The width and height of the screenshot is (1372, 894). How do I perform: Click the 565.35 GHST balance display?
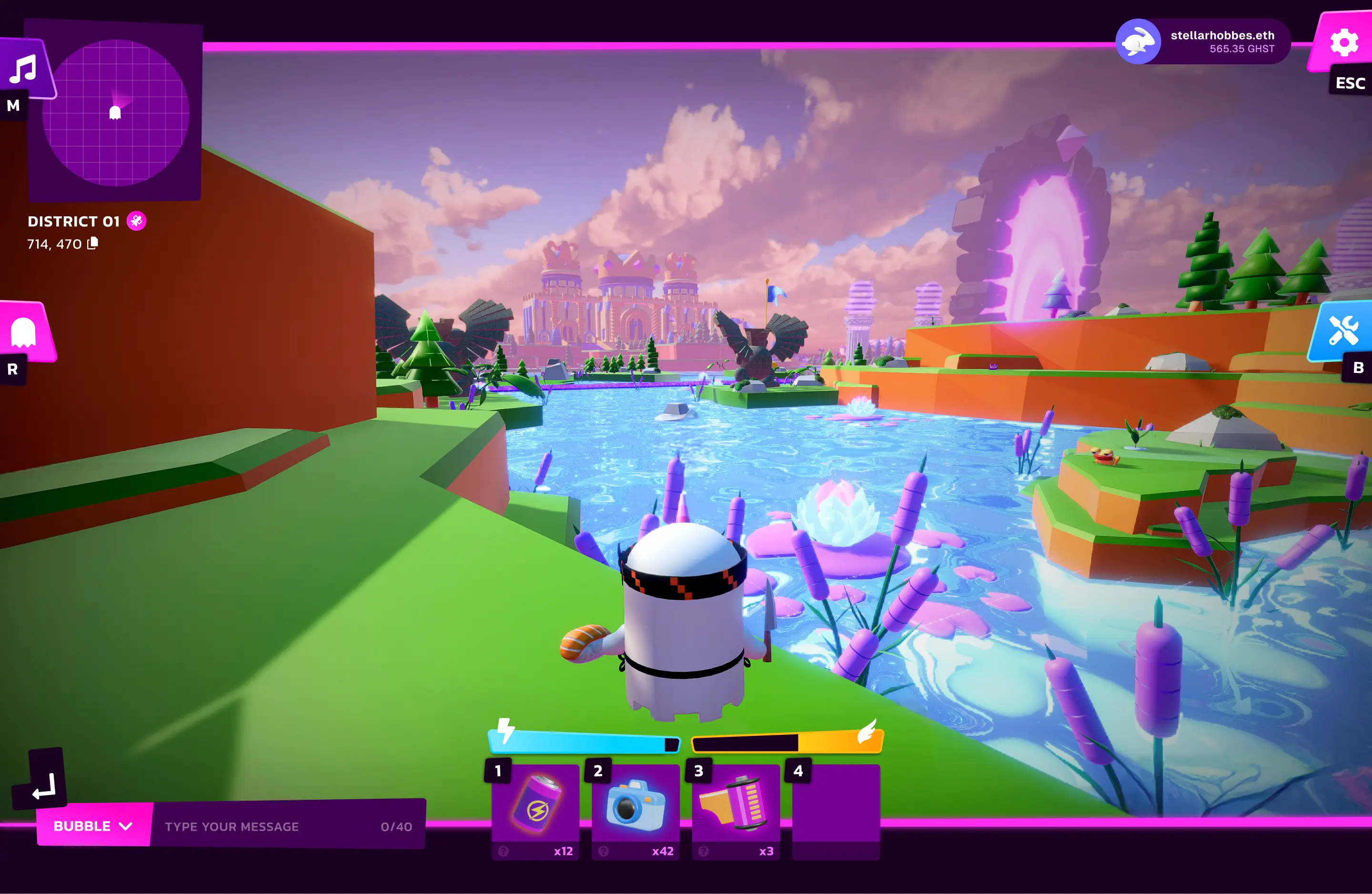coord(1242,50)
